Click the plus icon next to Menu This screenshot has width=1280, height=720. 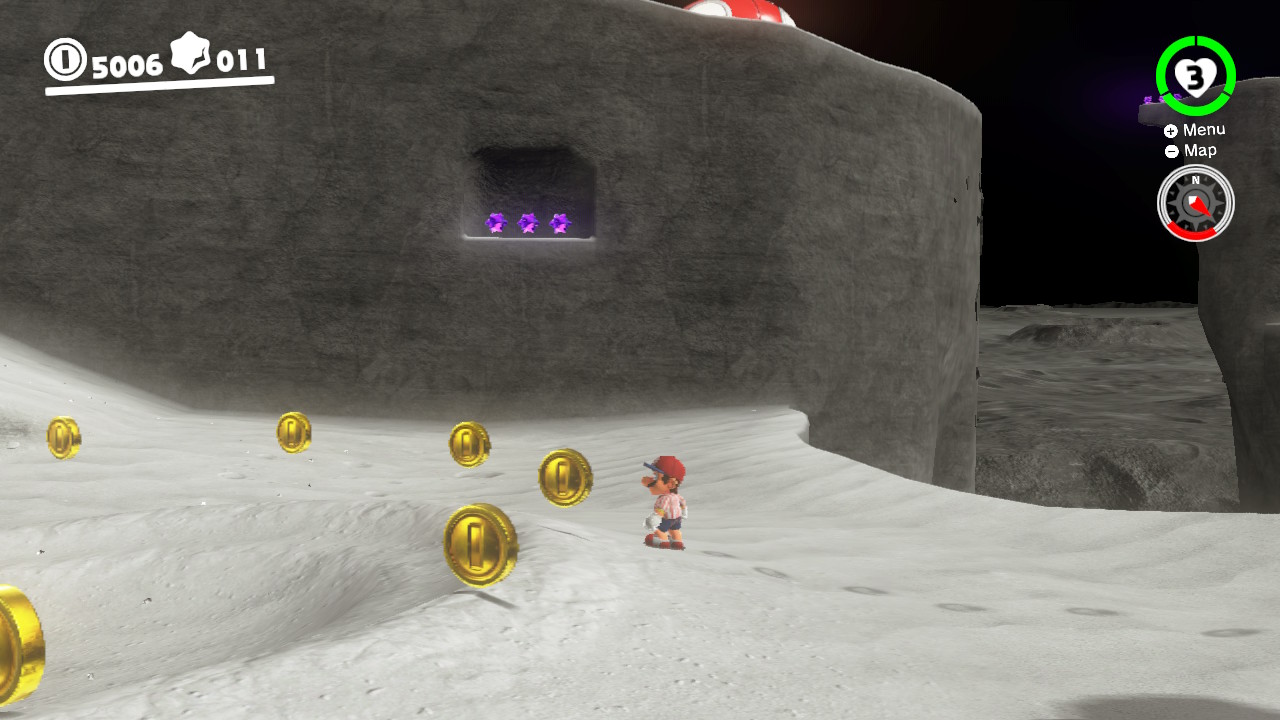pyautogui.click(x=1170, y=129)
